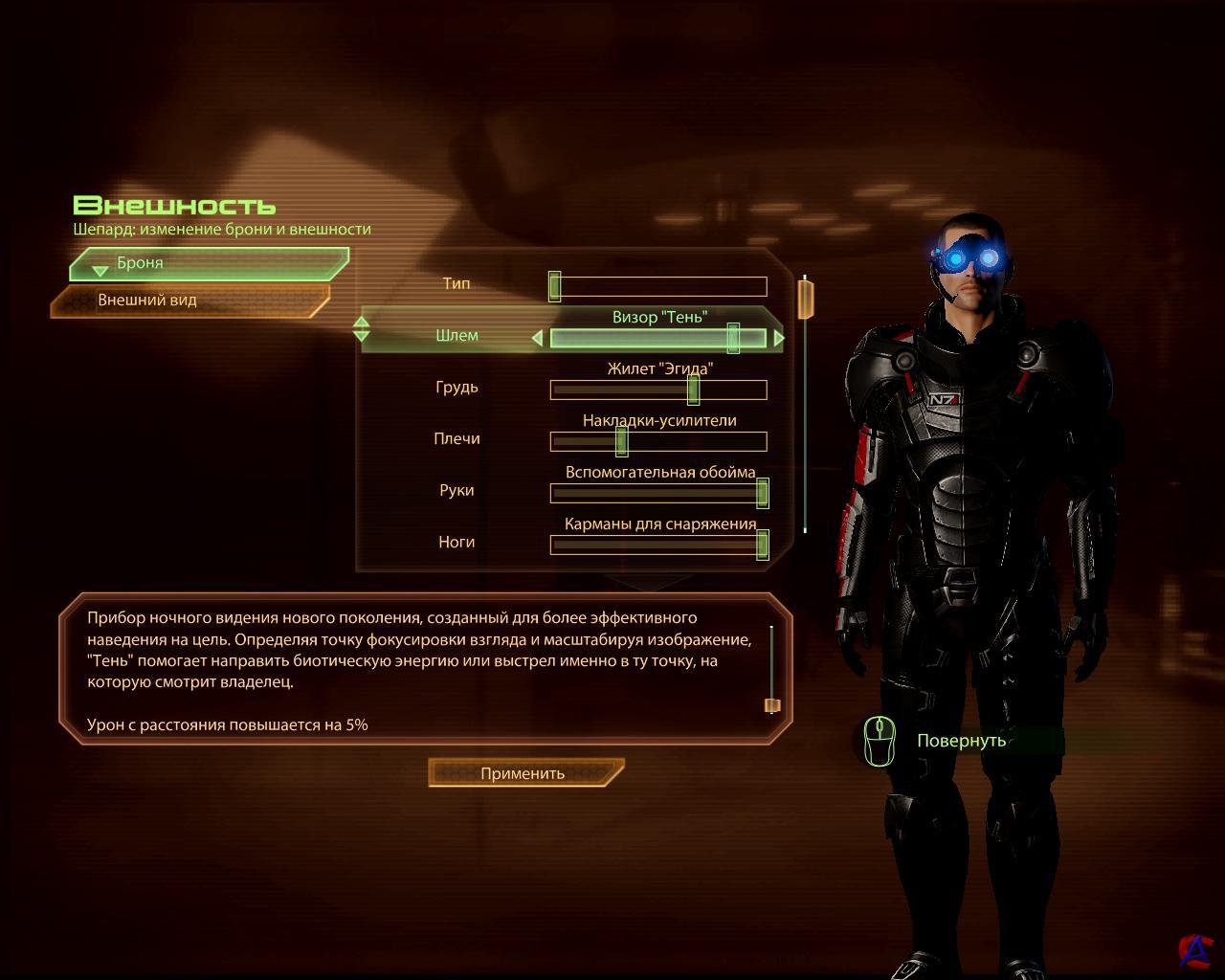Move down the armor list with down arrow
The height and width of the screenshot is (980, 1225).
click(x=361, y=336)
